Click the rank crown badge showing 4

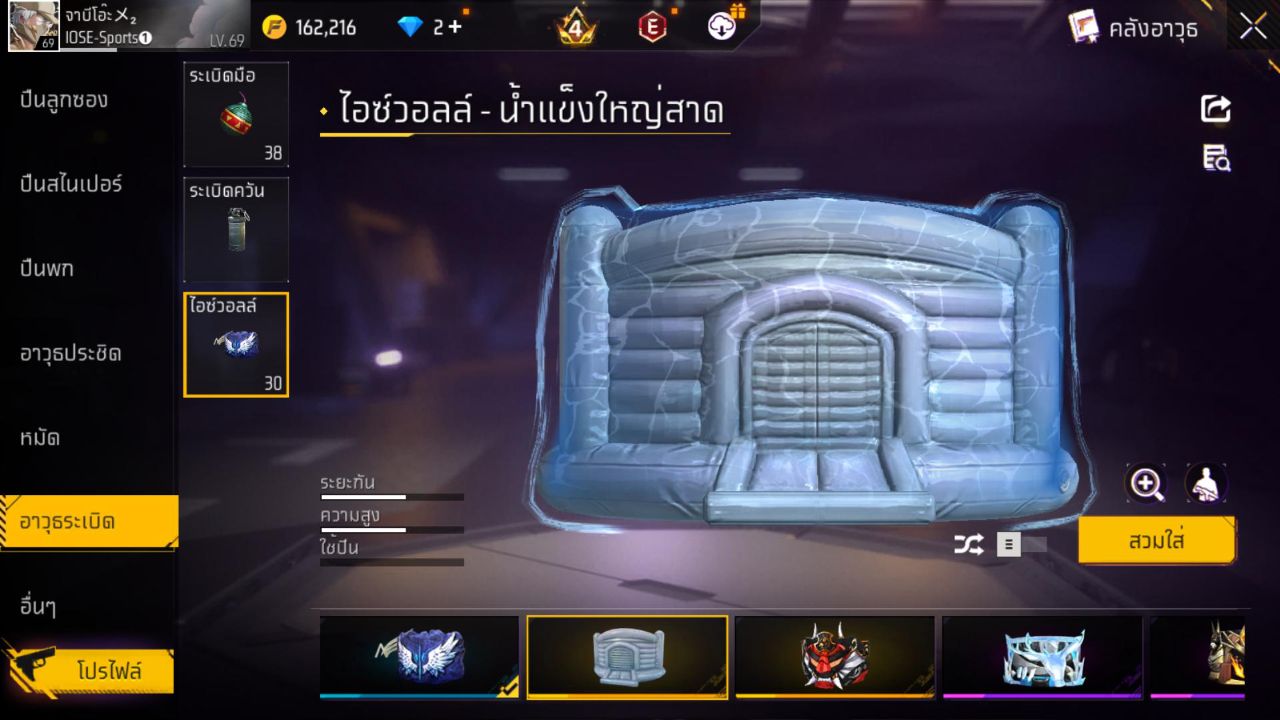578,27
